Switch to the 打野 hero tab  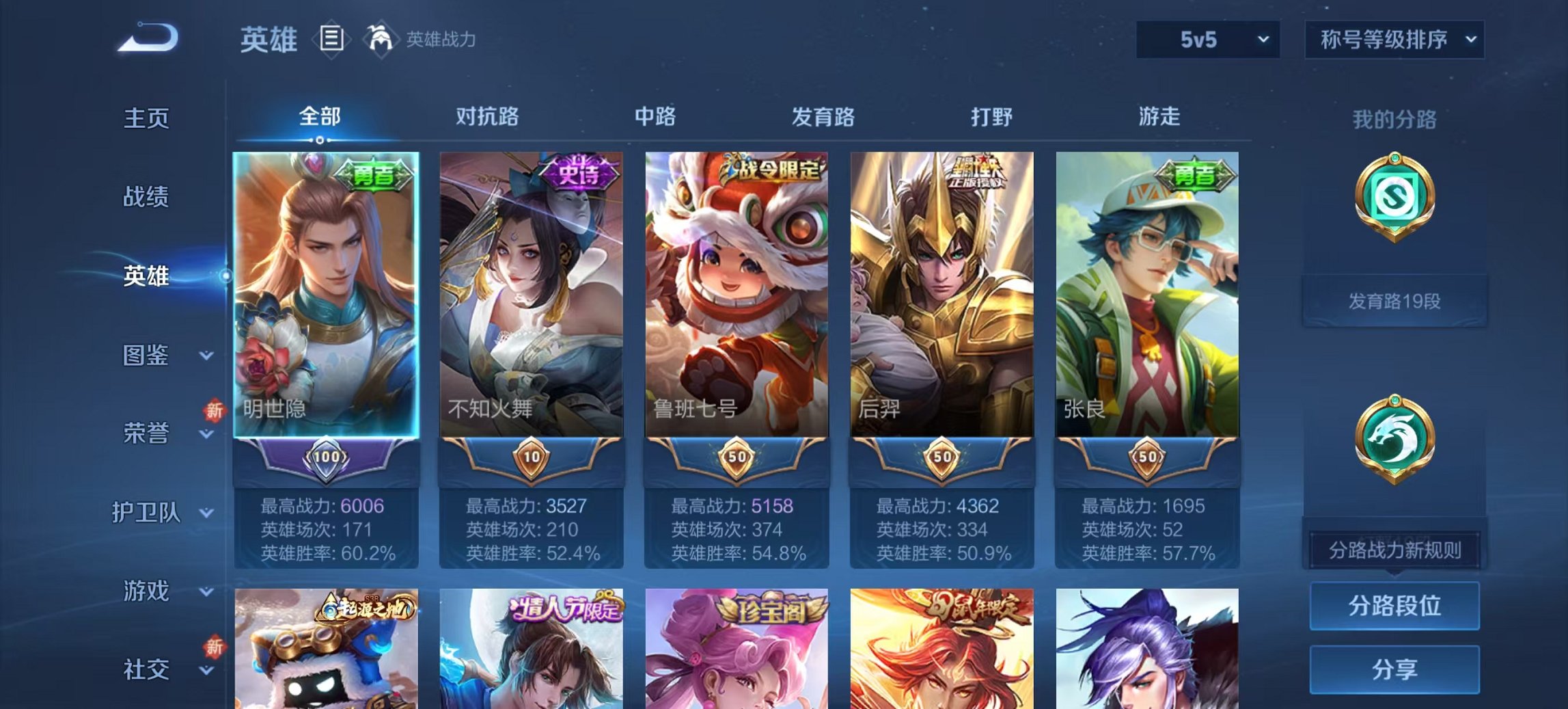(990, 117)
